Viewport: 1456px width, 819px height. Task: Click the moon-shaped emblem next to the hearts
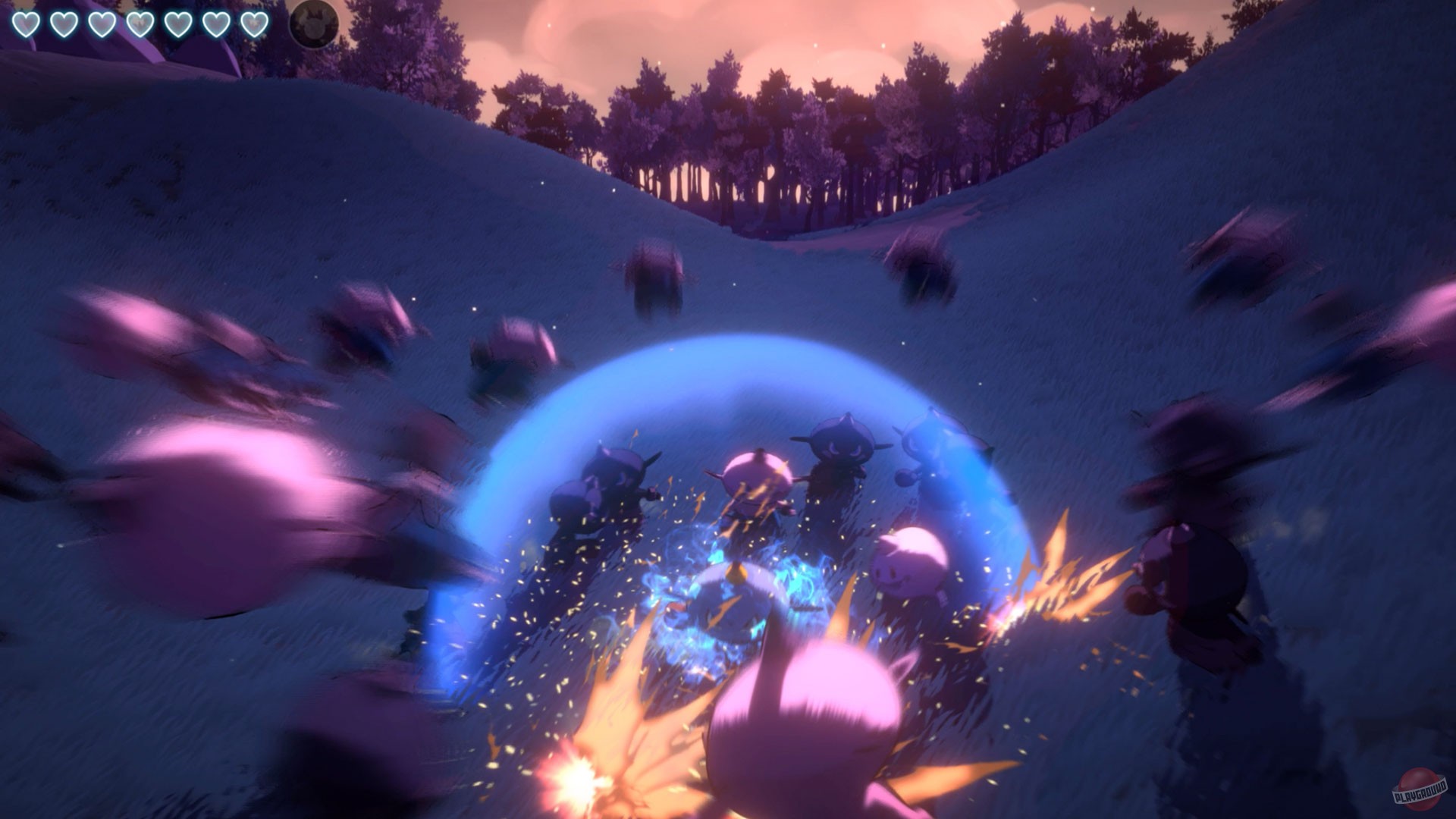(315, 24)
